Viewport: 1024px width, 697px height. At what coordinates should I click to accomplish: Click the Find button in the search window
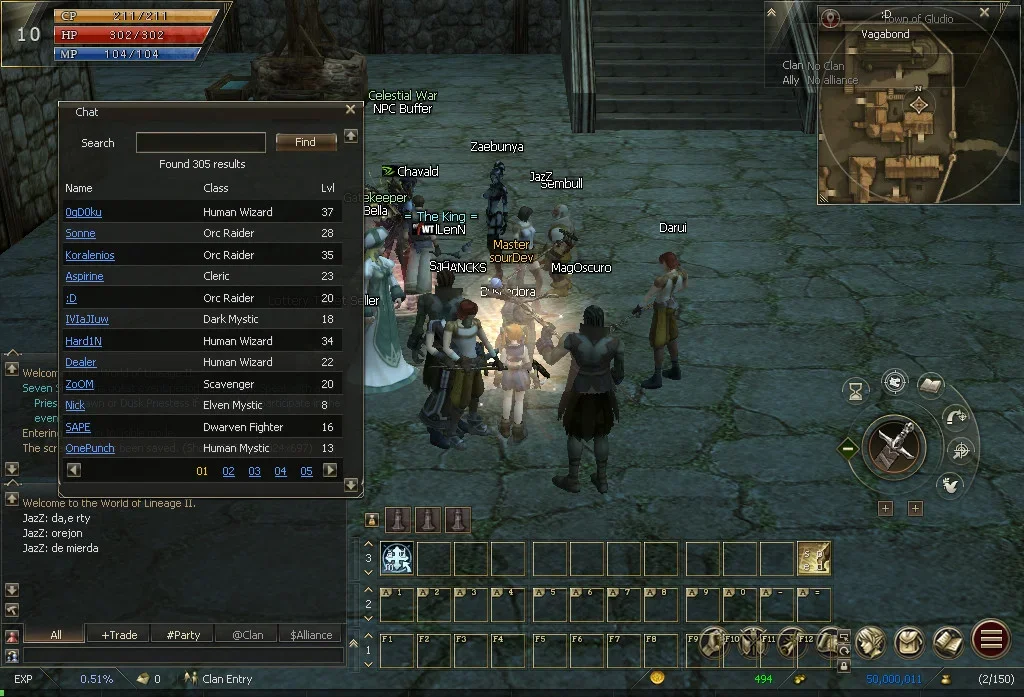click(306, 142)
